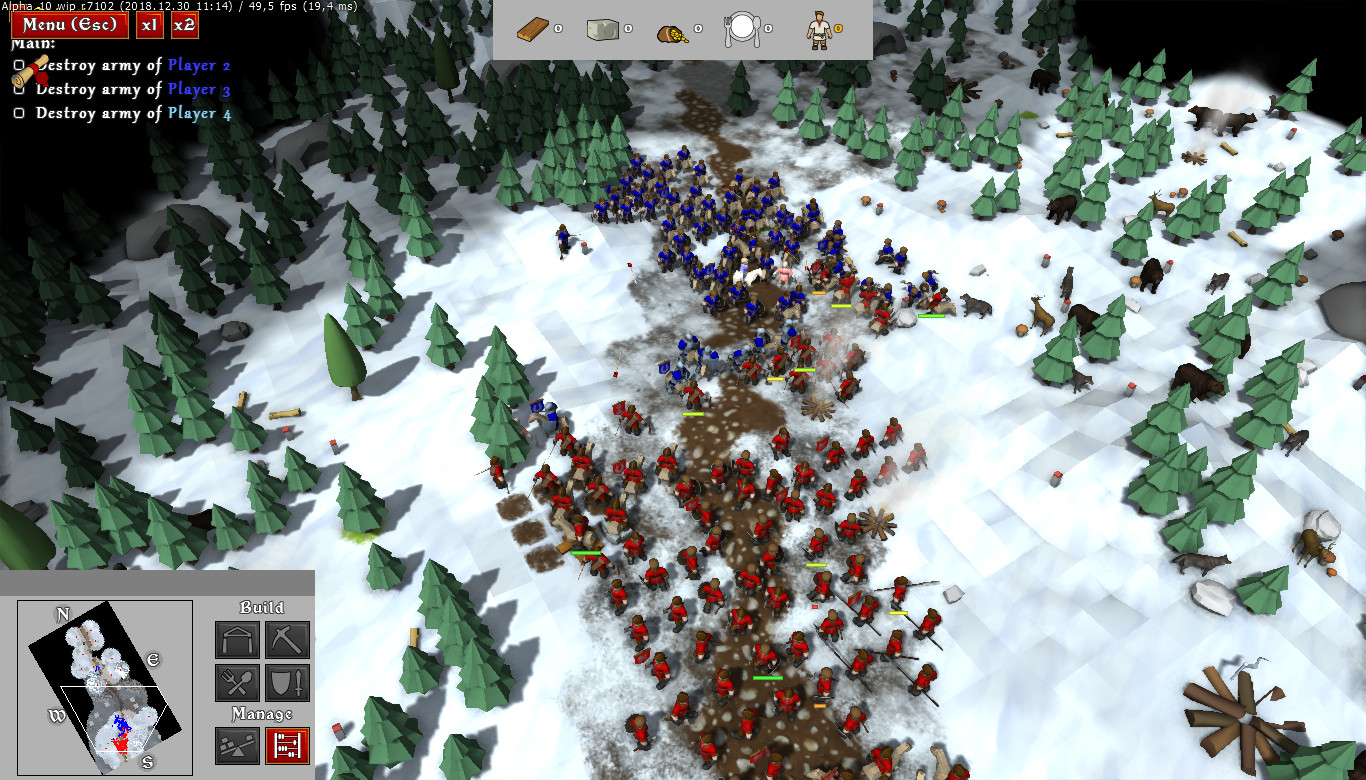Screen dimensions: 1366x780
Task: Open the shield and sword military category
Action: click(x=287, y=683)
